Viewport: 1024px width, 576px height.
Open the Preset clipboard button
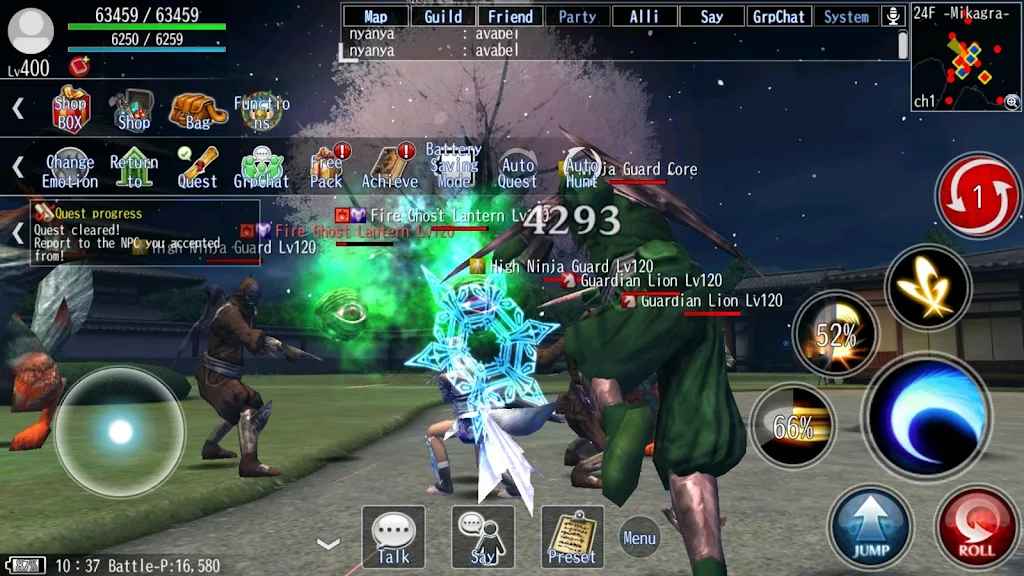(572, 537)
